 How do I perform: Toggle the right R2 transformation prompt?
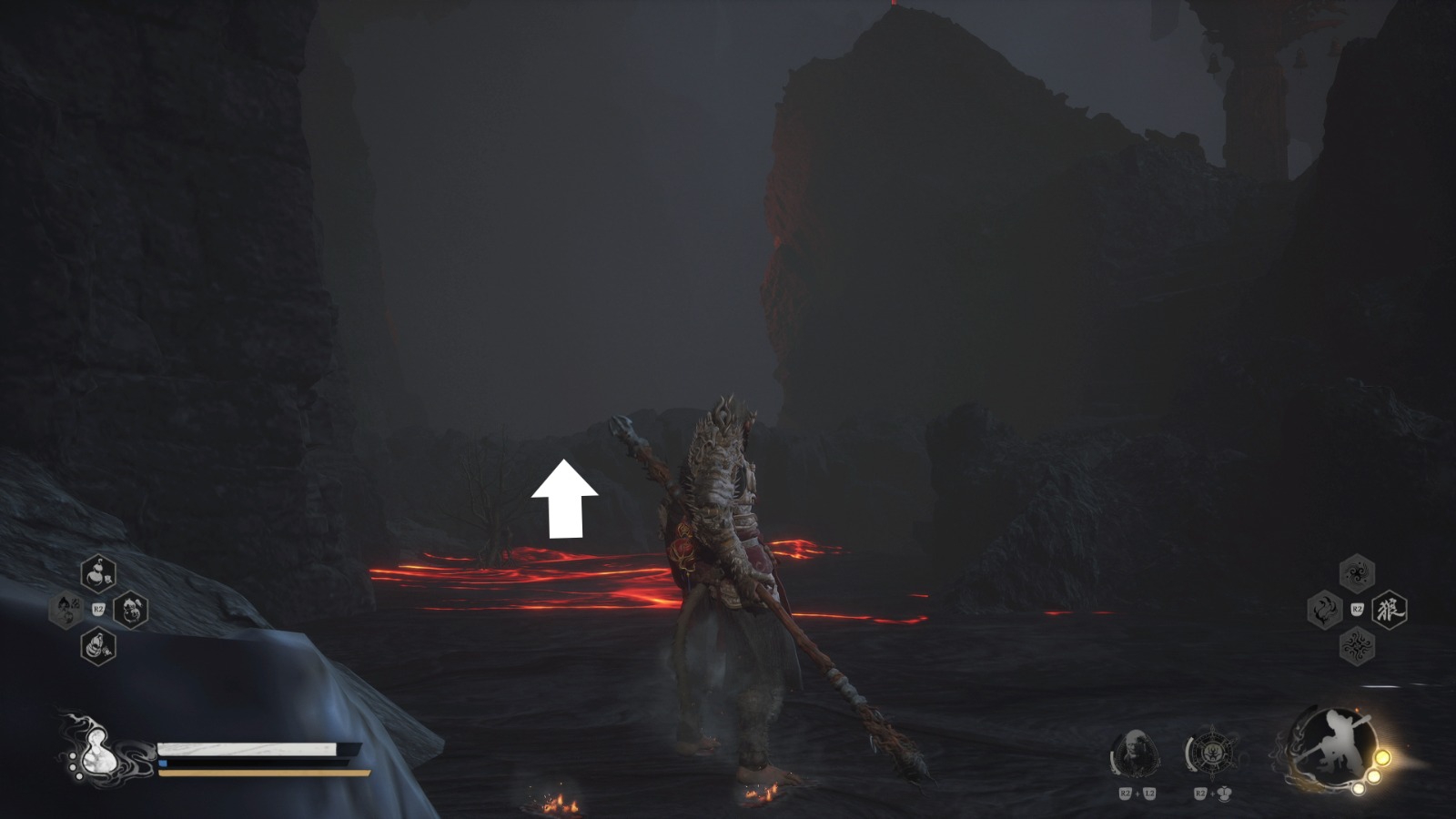click(x=1357, y=608)
